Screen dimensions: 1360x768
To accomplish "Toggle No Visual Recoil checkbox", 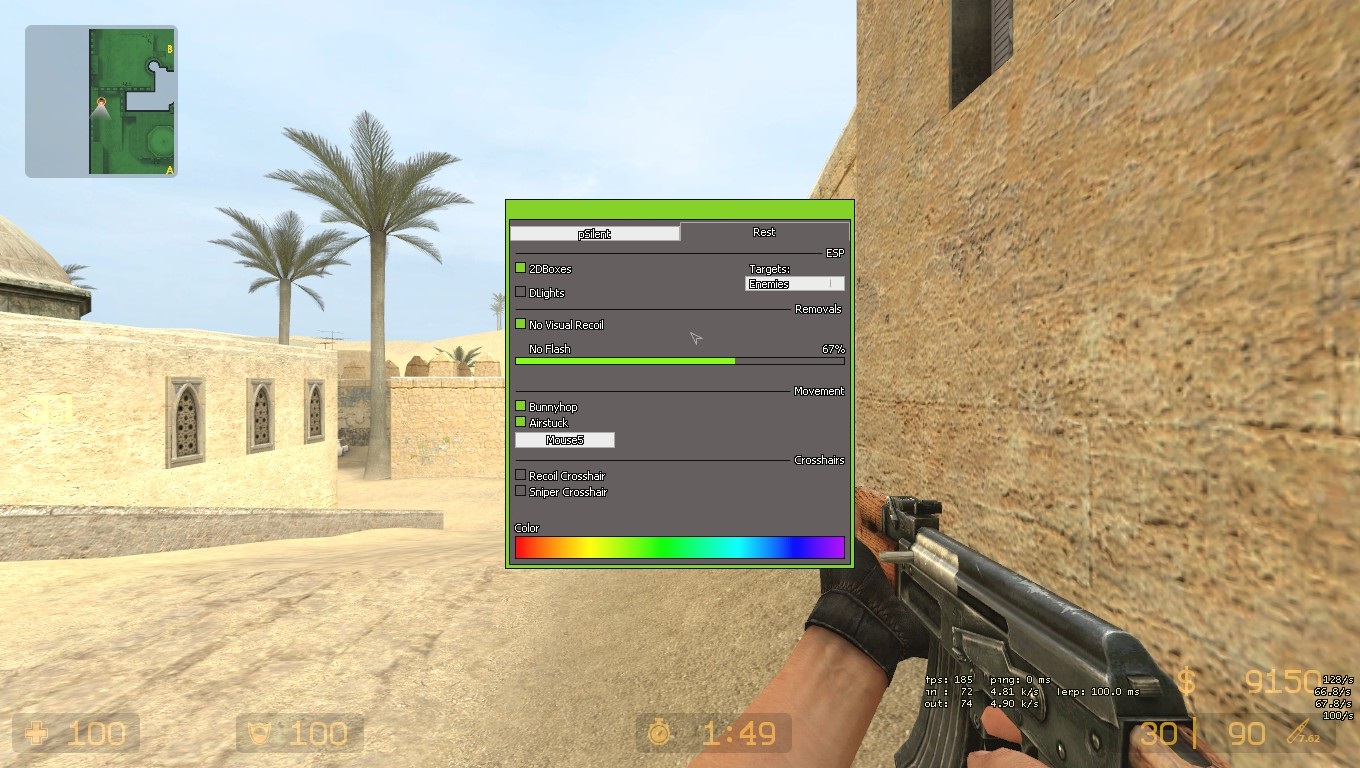I will (x=520, y=324).
